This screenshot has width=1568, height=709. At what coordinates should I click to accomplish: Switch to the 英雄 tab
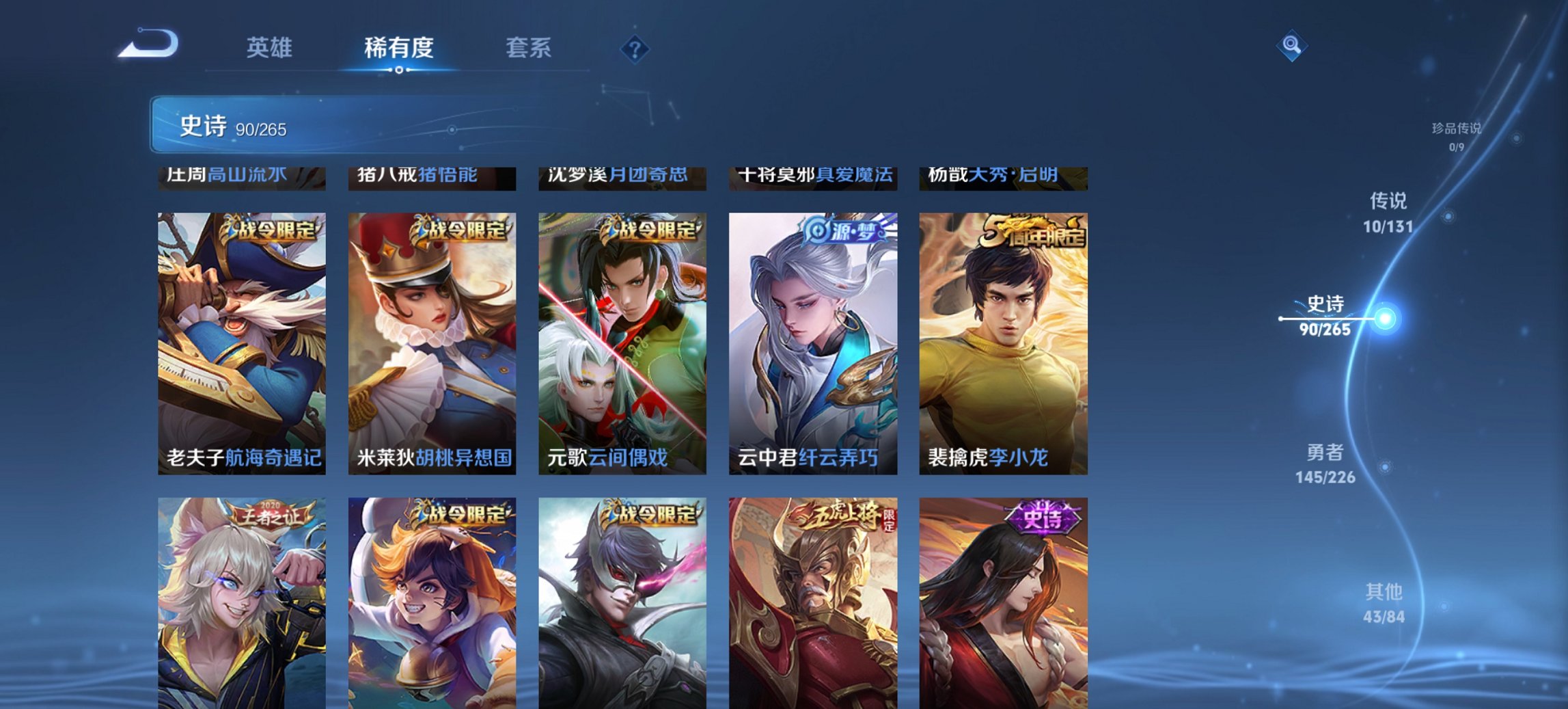coord(270,48)
